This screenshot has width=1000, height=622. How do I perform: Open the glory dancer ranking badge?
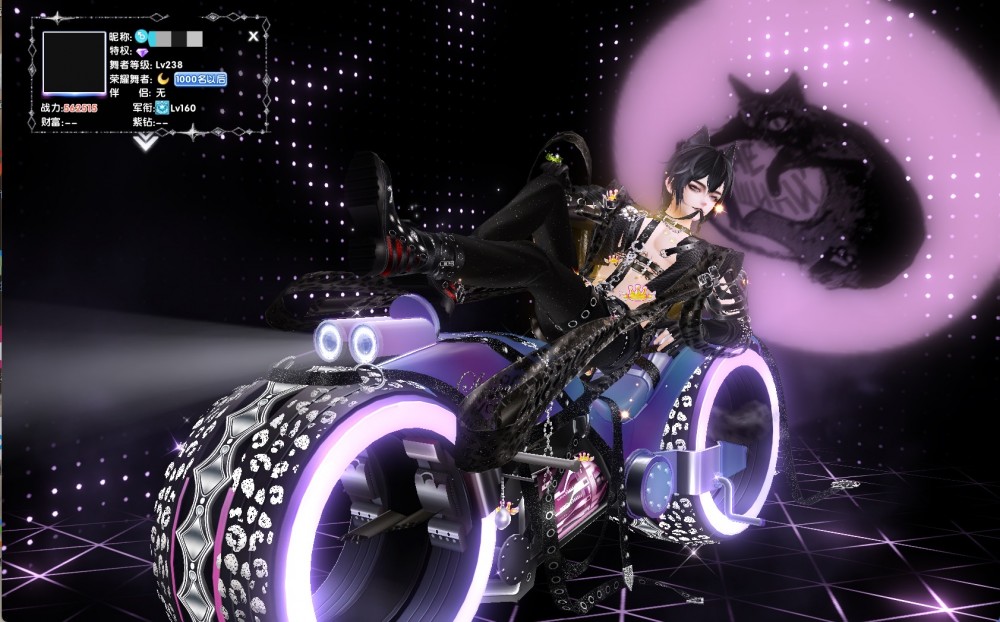tap(200, 78)
